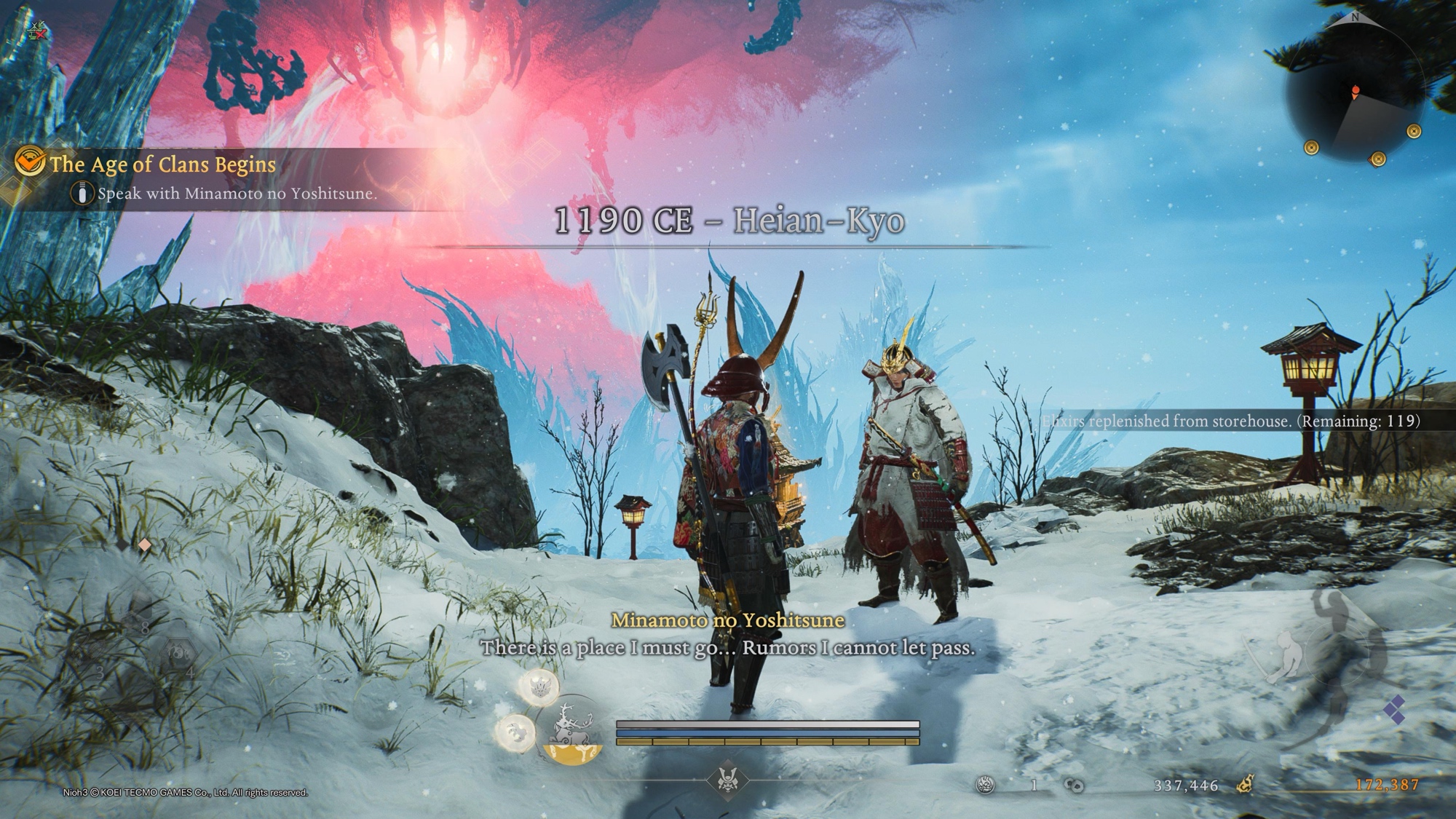
Task: Open the 'The Age of Clans Begins' quest tracker
Action: coord(162,165)
